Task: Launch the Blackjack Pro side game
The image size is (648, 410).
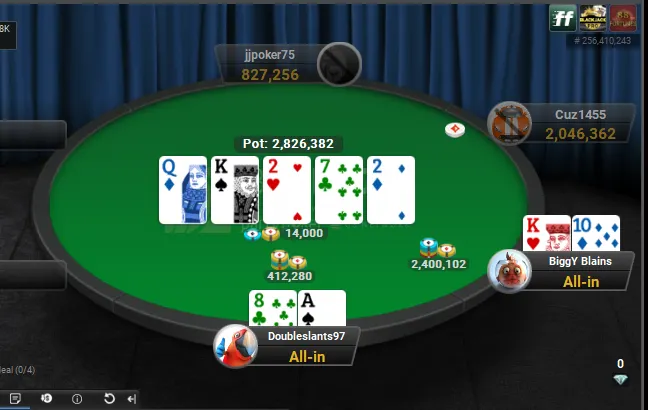Action: (x=591, y=17)
